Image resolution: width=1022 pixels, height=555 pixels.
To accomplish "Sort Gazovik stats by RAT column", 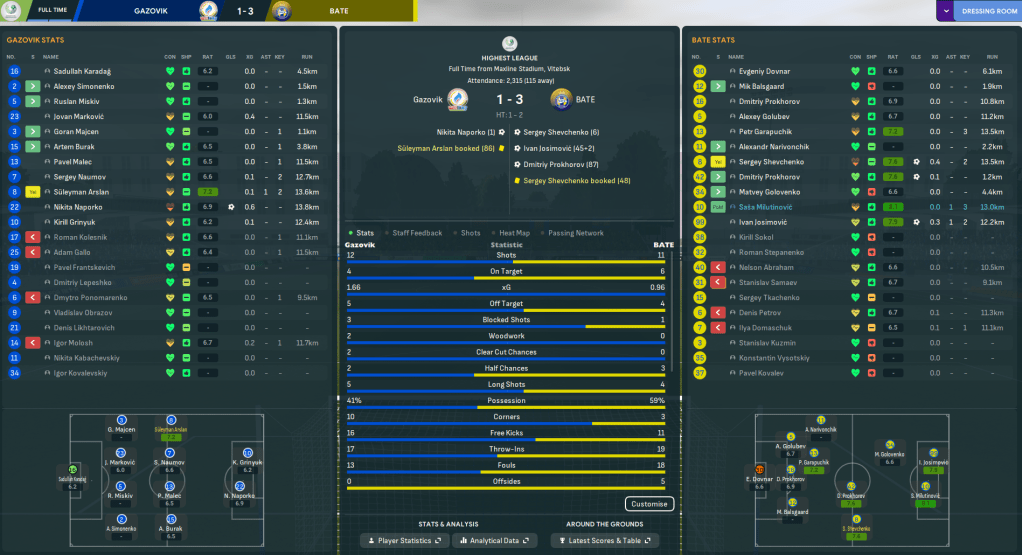I will click(x=207, y=56).
